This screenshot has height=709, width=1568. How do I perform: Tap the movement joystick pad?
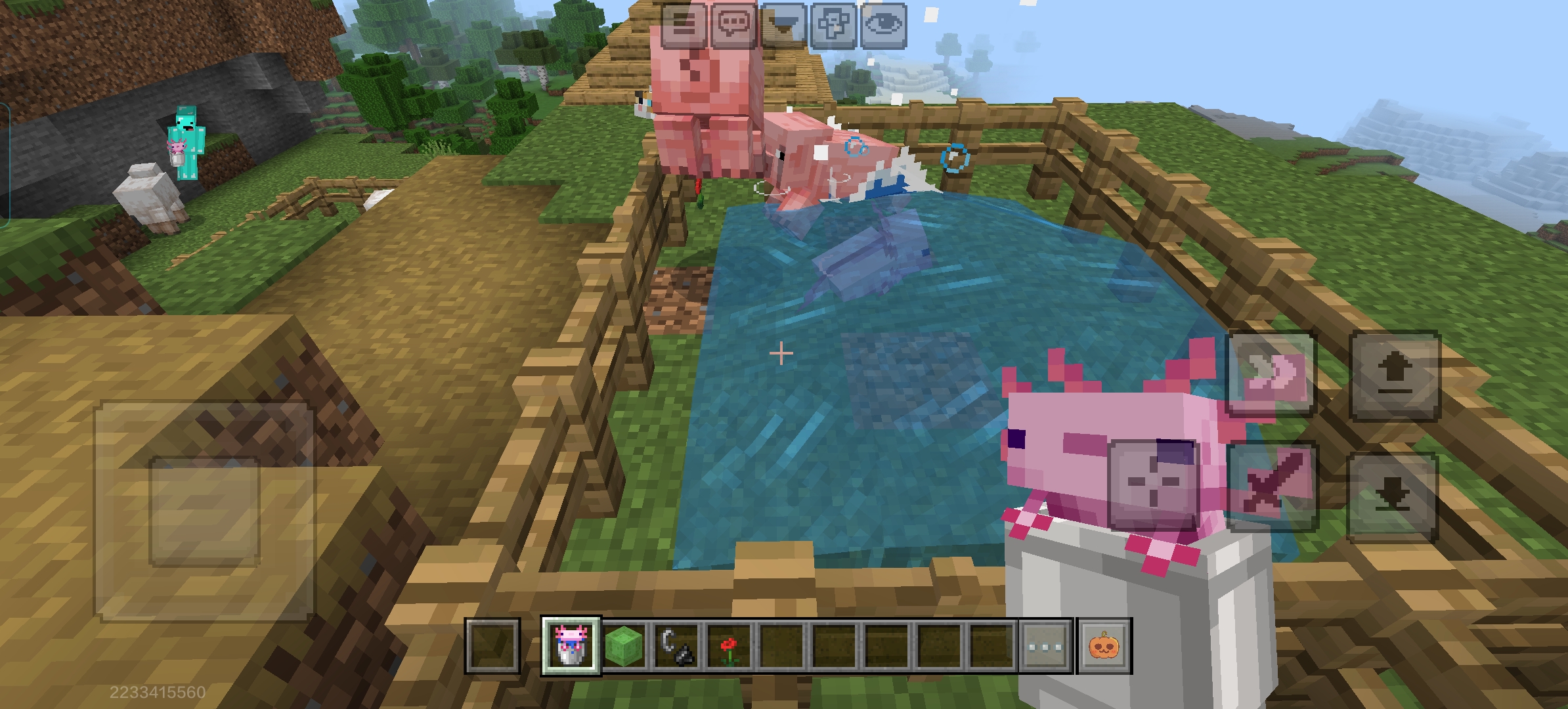tap(204, 512)
